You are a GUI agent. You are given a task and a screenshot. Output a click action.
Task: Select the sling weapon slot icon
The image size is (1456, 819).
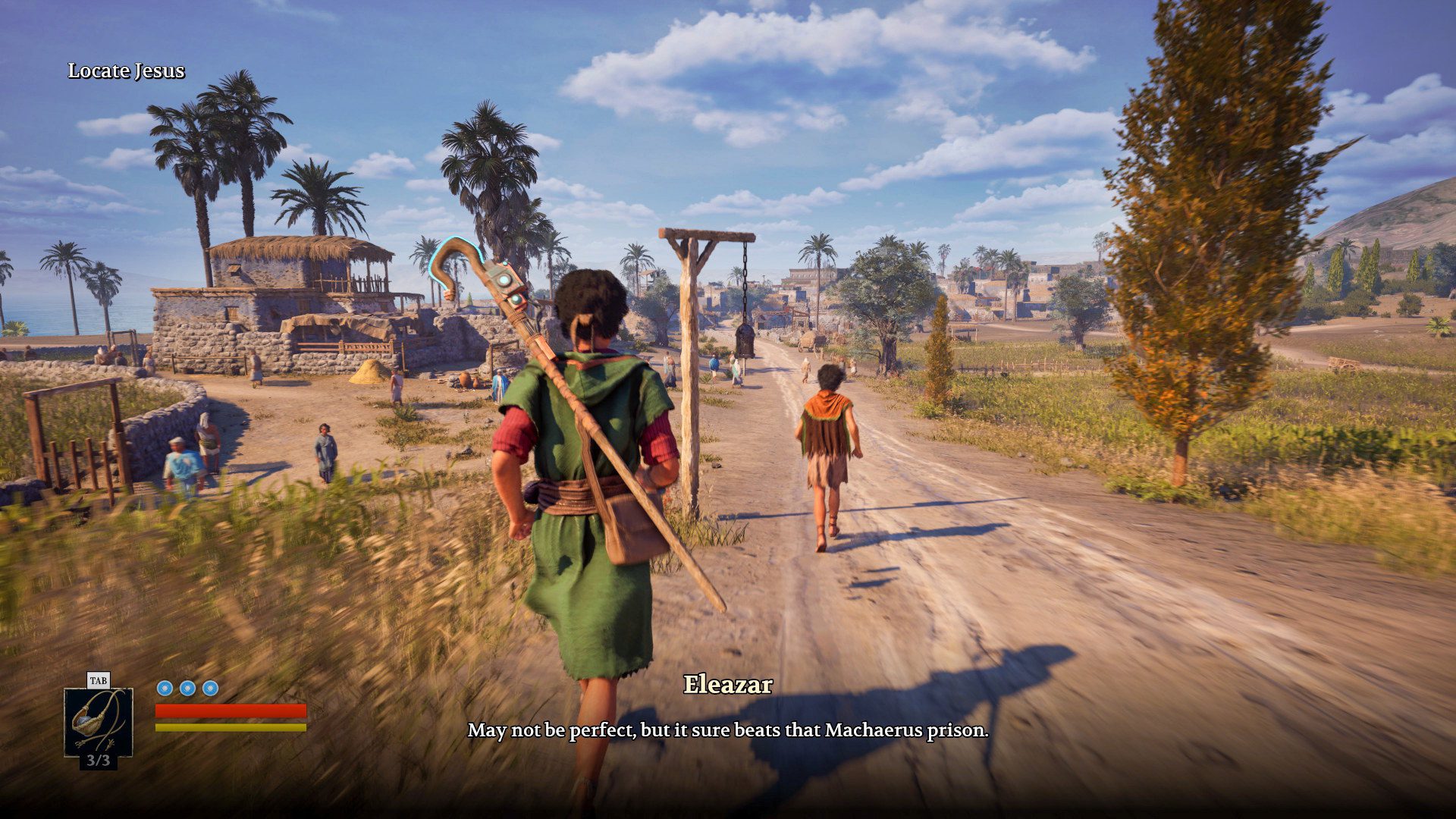click(x=99, y=721)
